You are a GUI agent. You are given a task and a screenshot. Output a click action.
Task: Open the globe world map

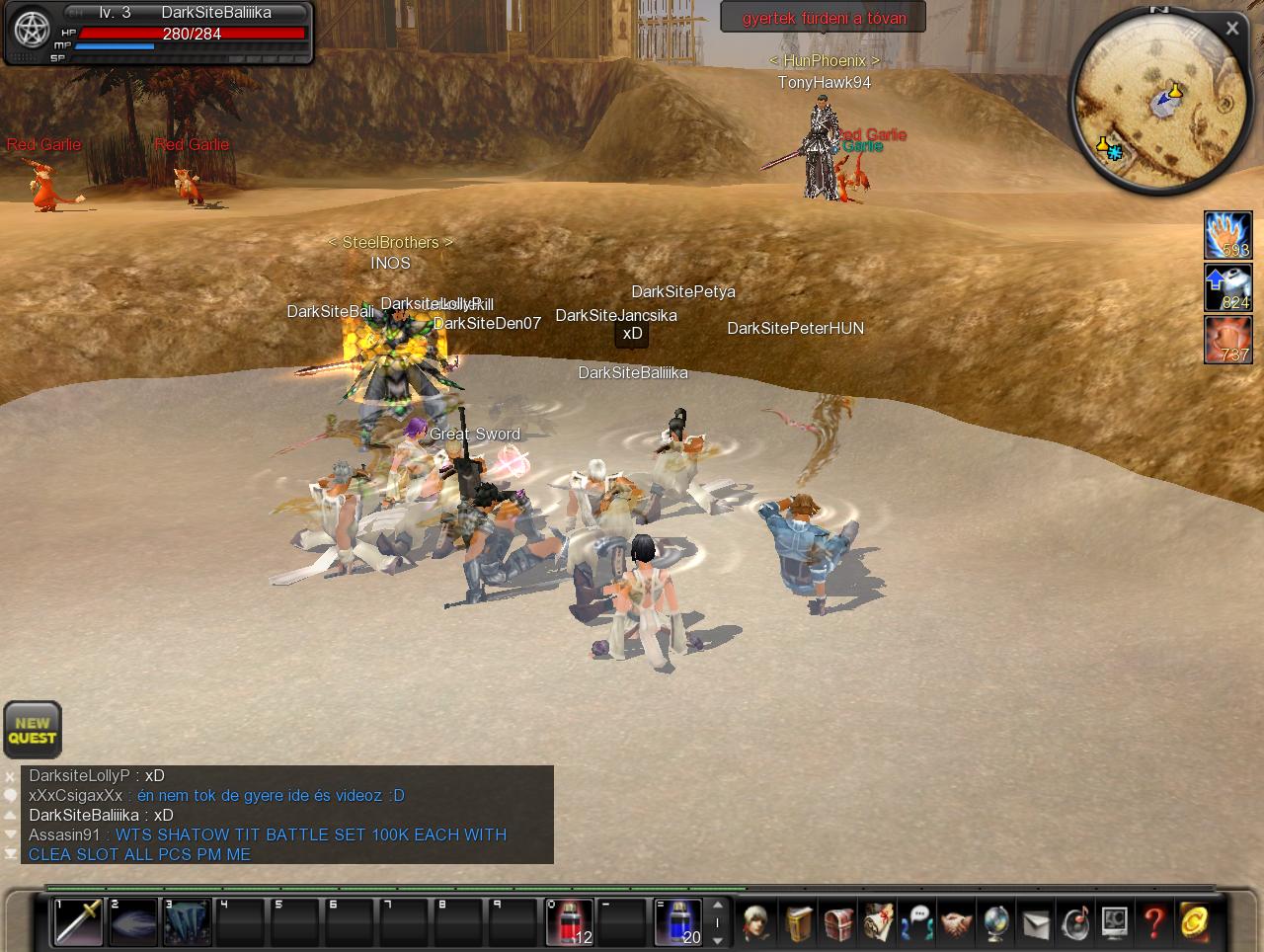(995, 923)
